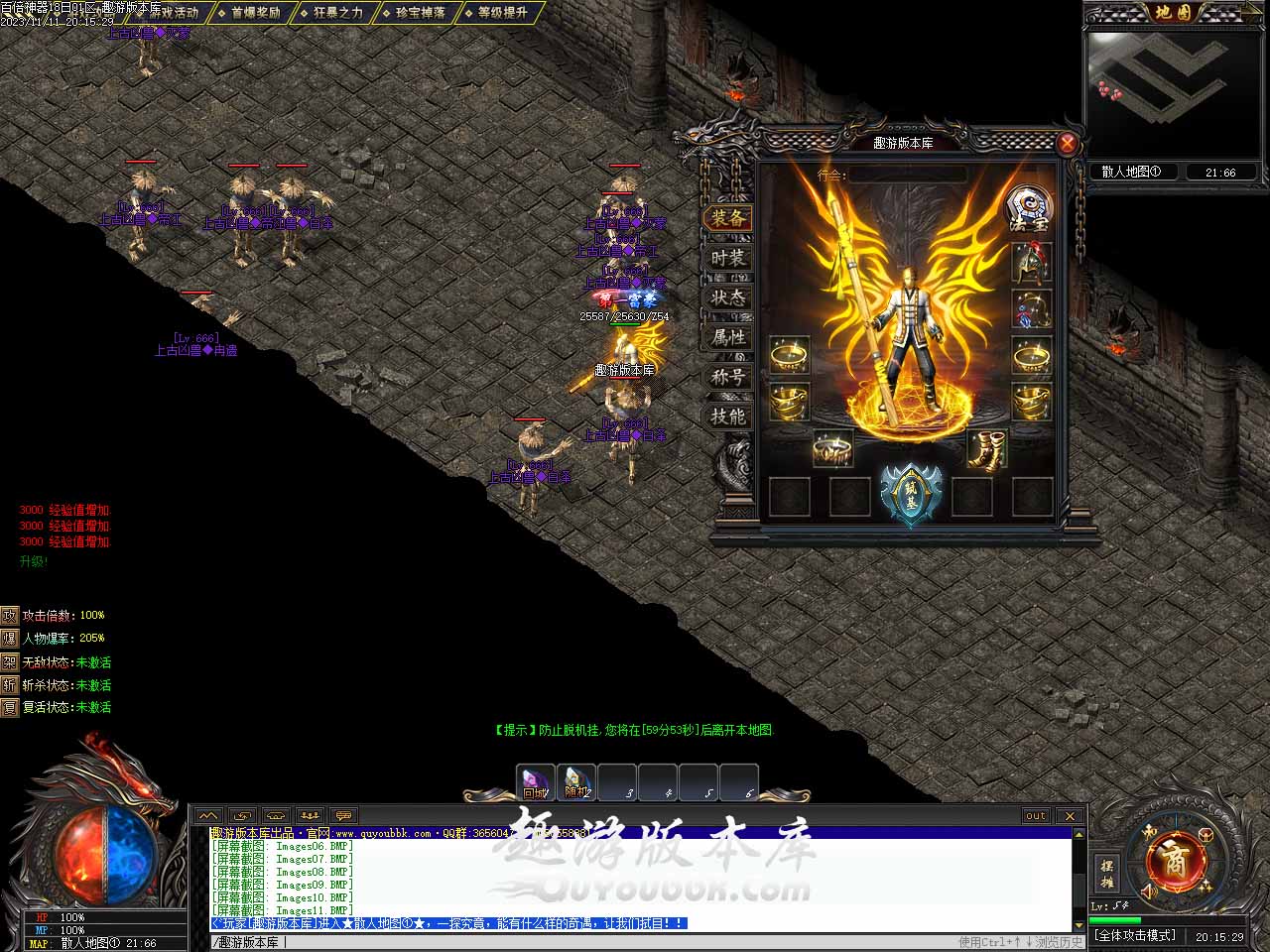Use the 回城 return scroll hotbar slot
Screen dimensions: 1270x952
[x=535, y=782]
